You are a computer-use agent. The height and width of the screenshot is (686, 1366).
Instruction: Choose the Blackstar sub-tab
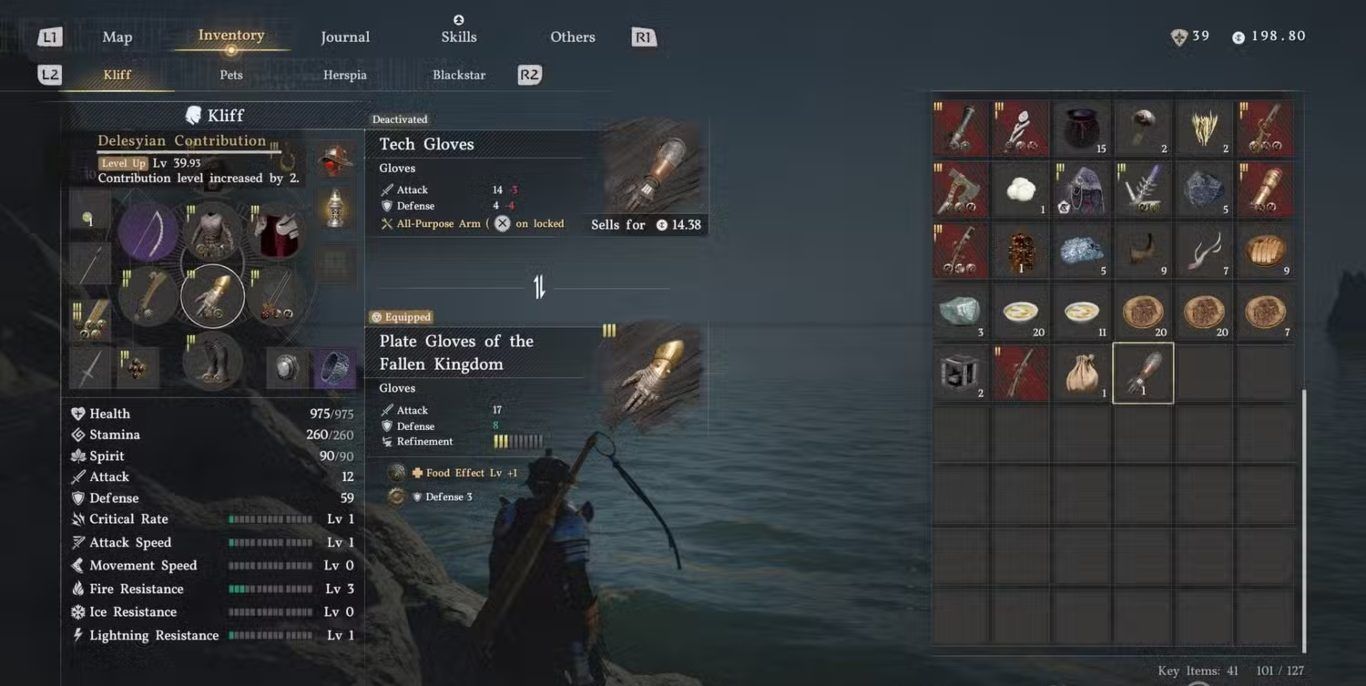[x=459, y=75]
